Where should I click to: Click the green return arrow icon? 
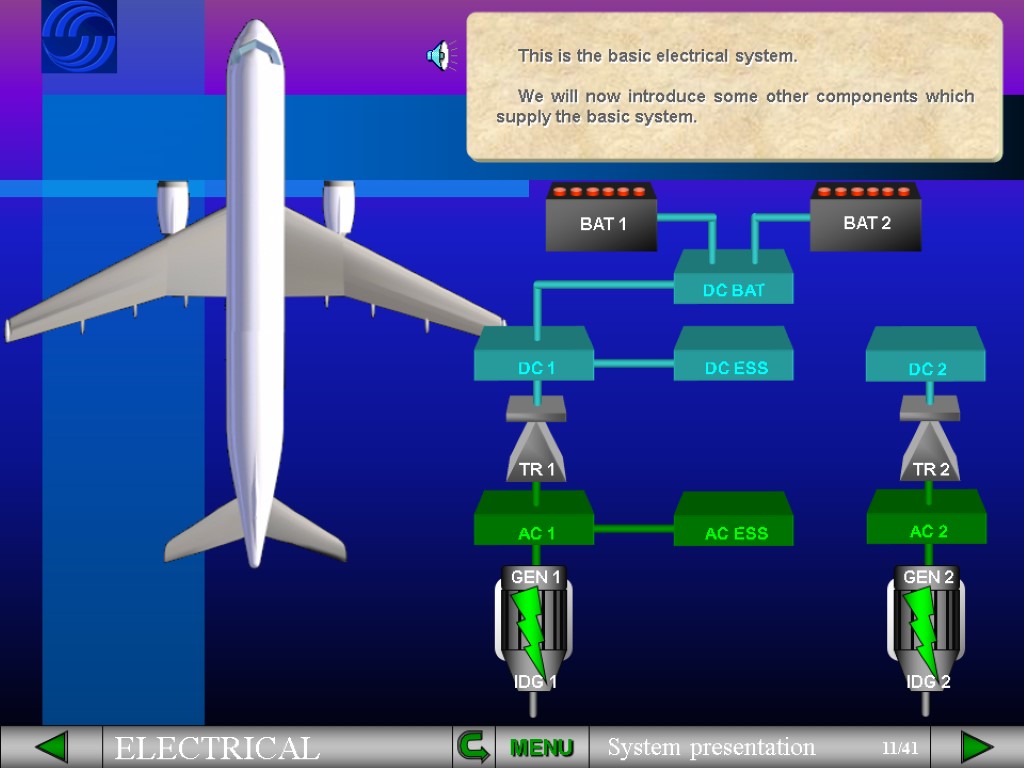(x=472, y=746)
